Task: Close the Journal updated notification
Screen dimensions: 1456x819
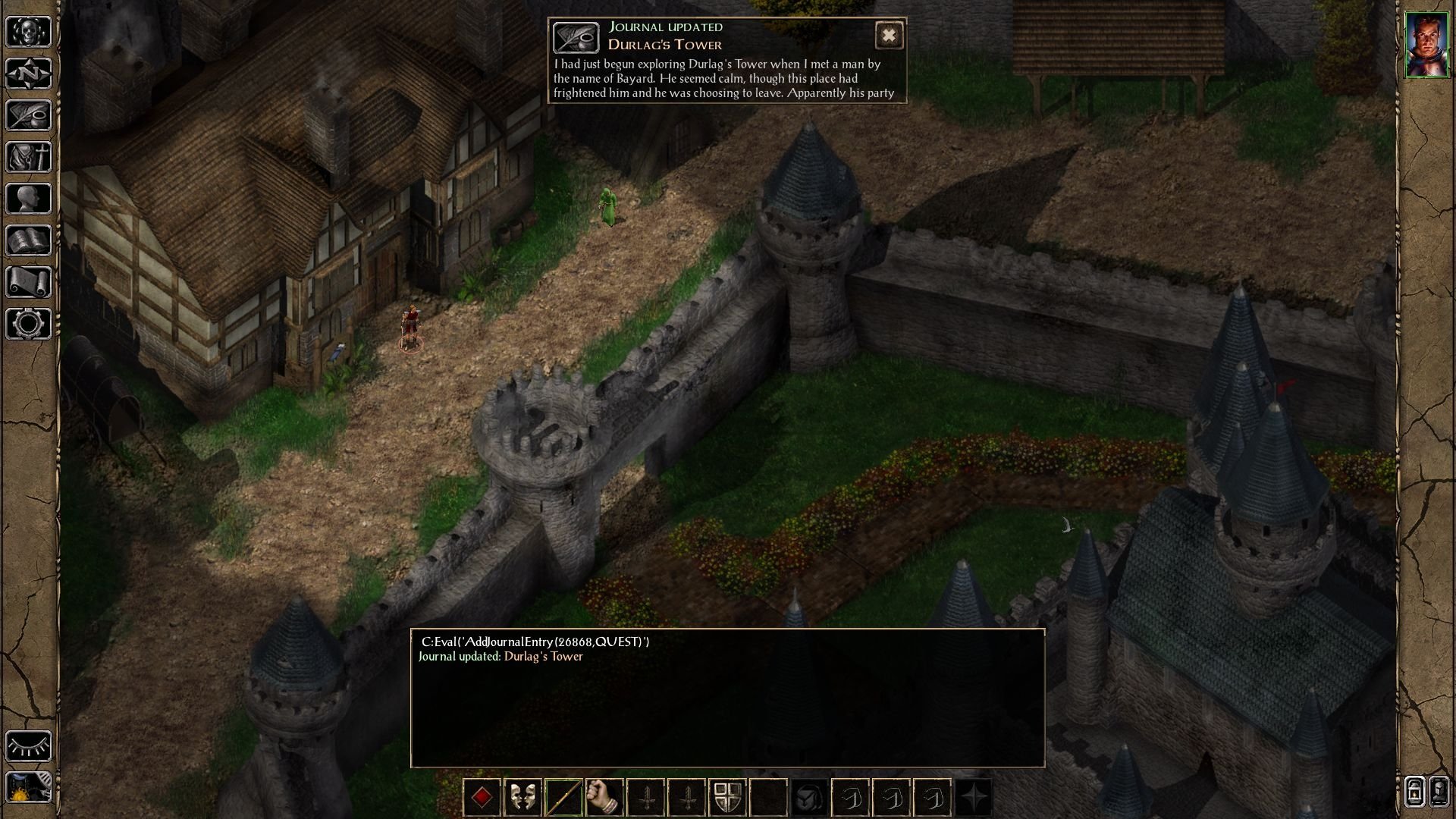Action: (x=889, y=36)
